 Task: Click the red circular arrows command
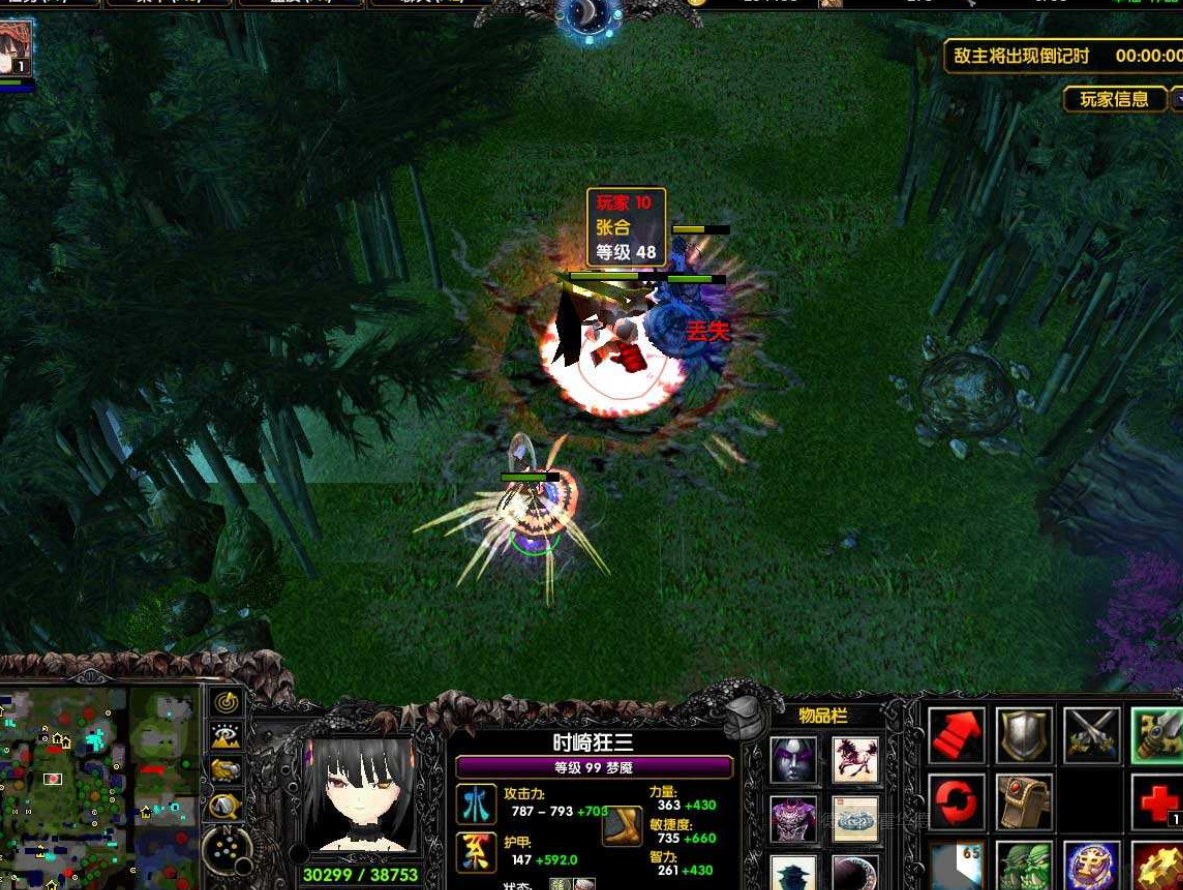(957, 802)
